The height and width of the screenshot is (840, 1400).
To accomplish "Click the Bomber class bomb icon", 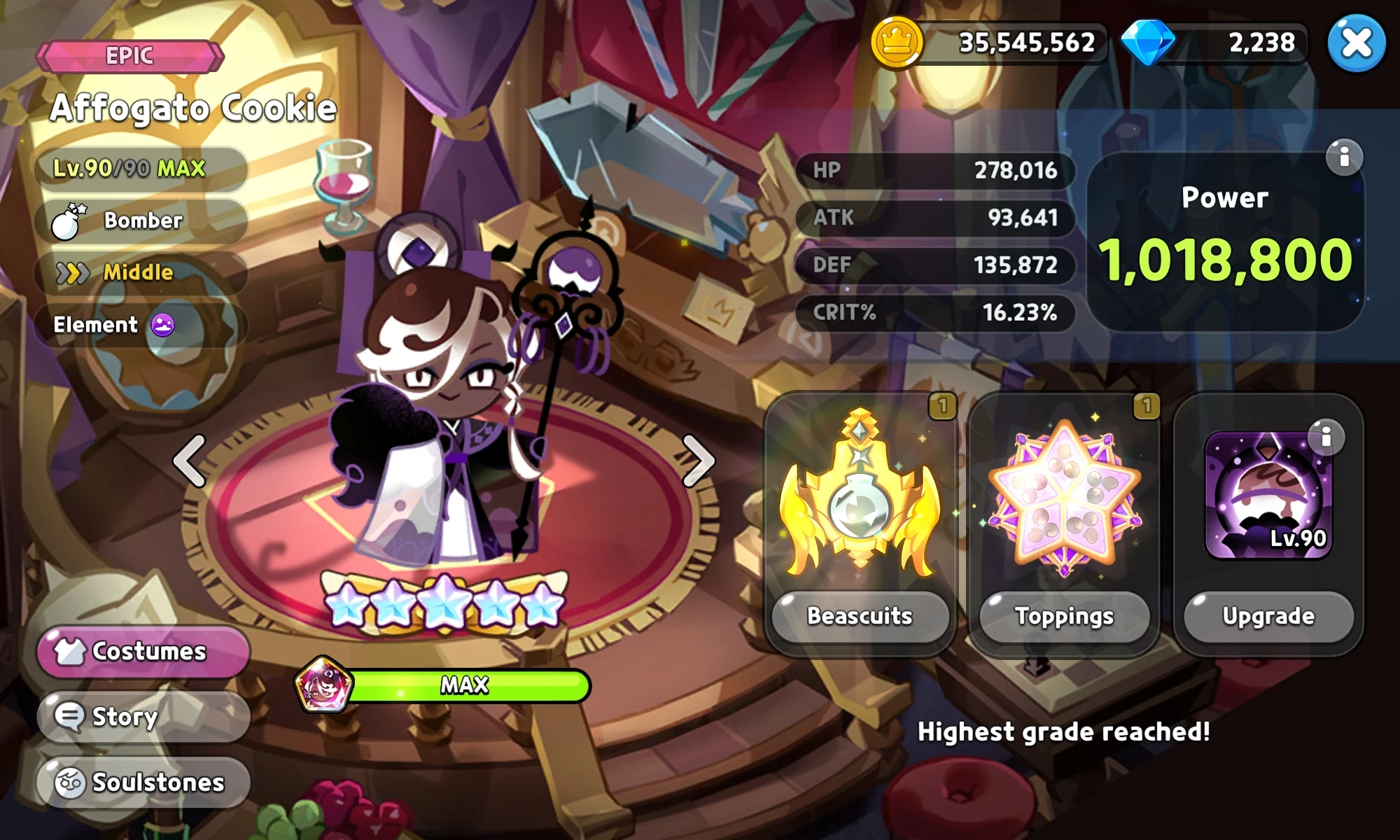I will (66, 220).
